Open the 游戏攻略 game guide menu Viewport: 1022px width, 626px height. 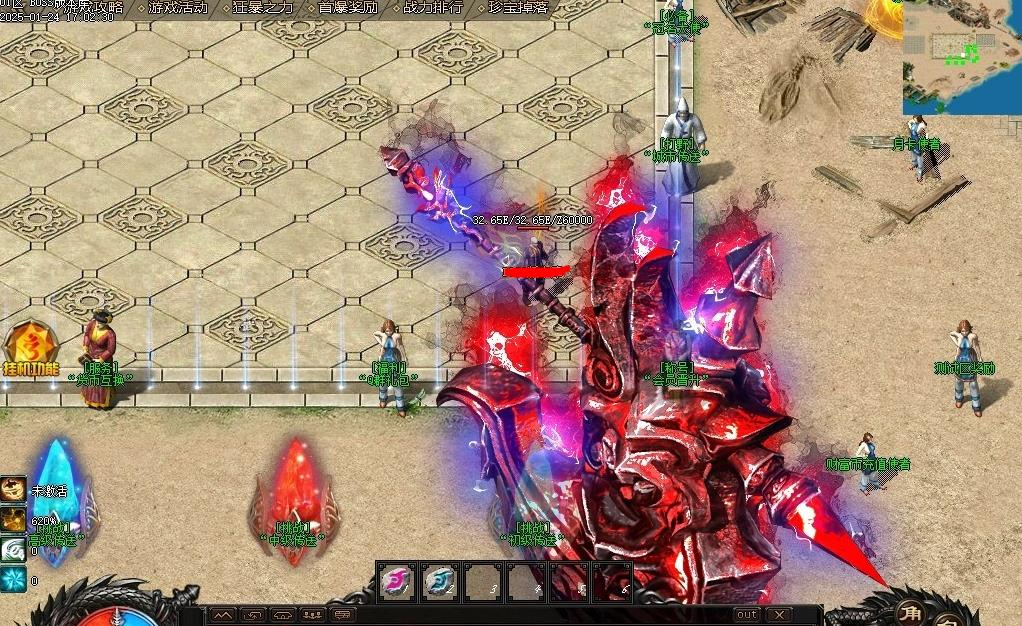pos(98,7)
